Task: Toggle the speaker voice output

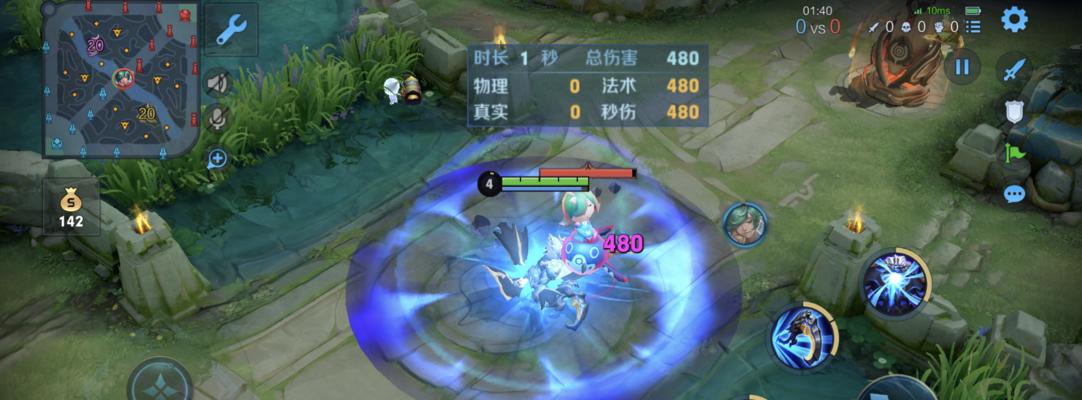Action: pyautogui.click(x=217, y=82)
